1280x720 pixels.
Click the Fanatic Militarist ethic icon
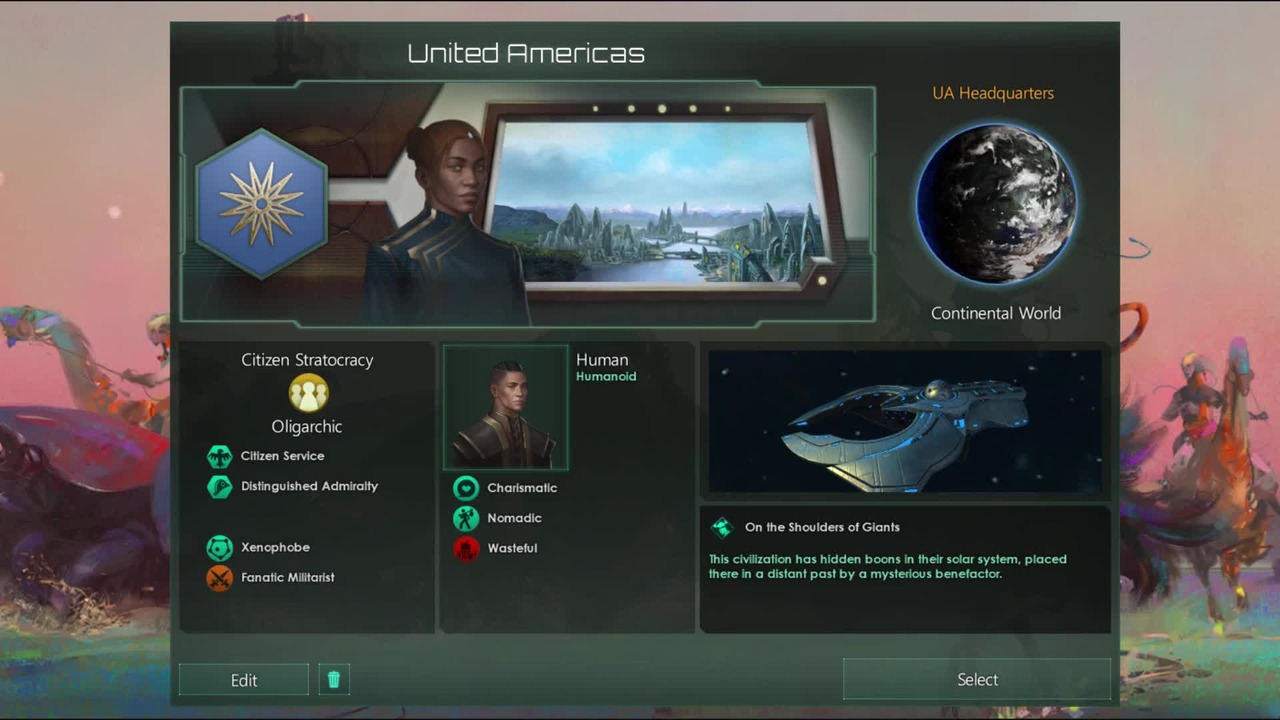click(219, 578)
